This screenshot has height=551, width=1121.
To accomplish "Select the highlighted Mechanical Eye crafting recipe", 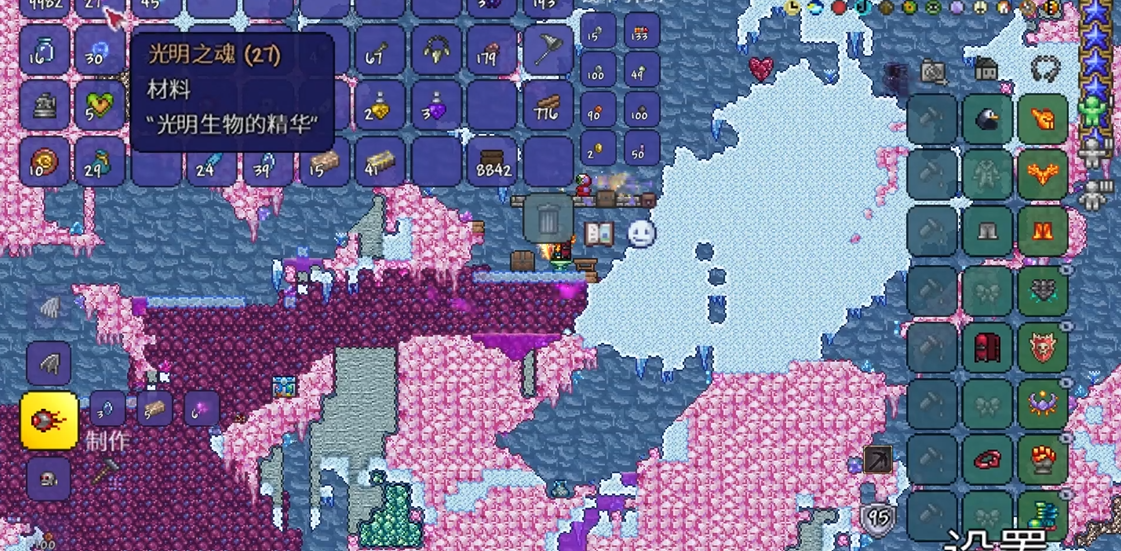I will click(x=48, y=421).
